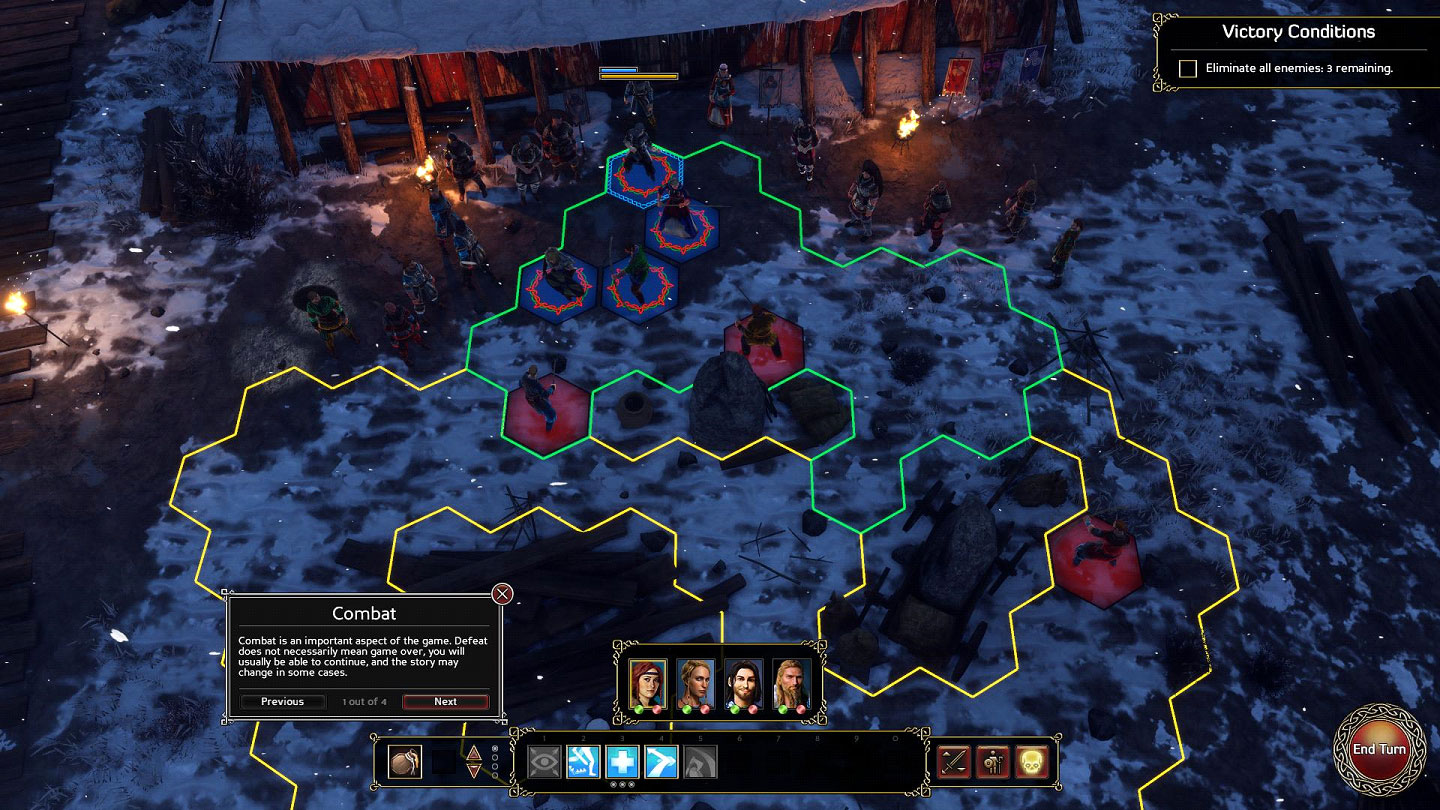Choose the blonde short-haired character portrait
Viewport: 1440px width, 810px height.
coord(696,682)
